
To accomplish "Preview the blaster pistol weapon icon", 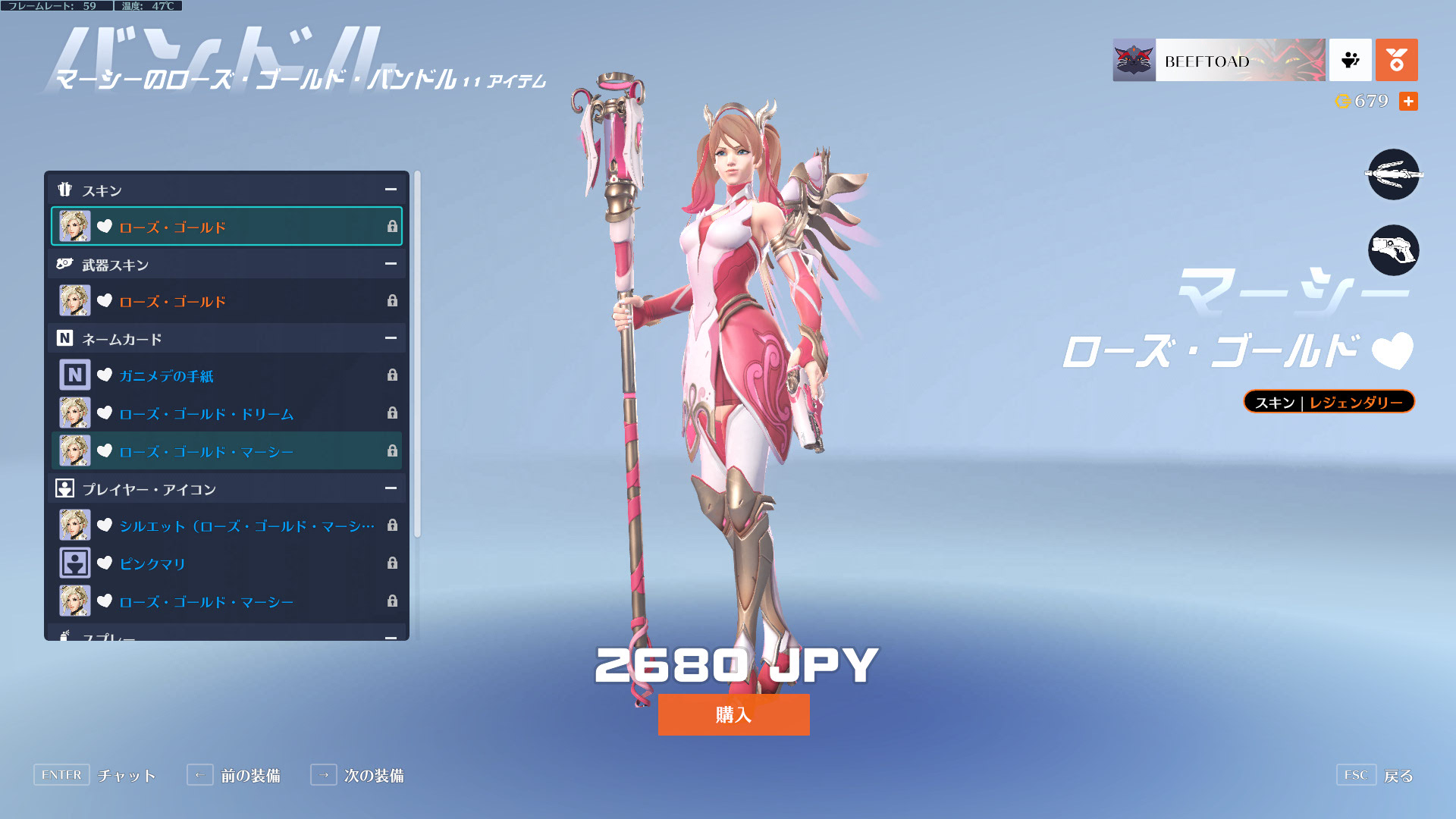I will coord(1393,250).
